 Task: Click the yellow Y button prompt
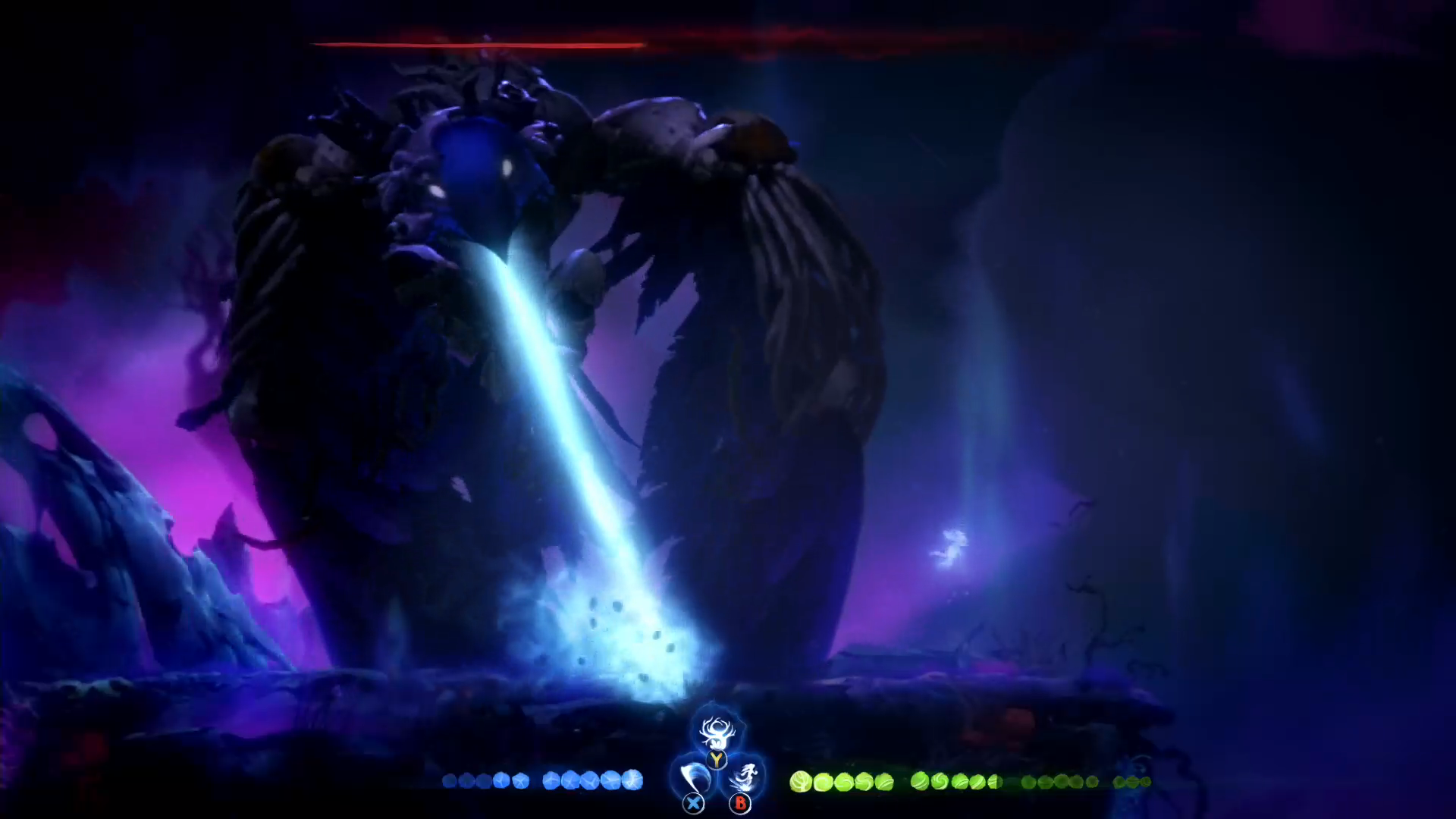coord(716,759)
